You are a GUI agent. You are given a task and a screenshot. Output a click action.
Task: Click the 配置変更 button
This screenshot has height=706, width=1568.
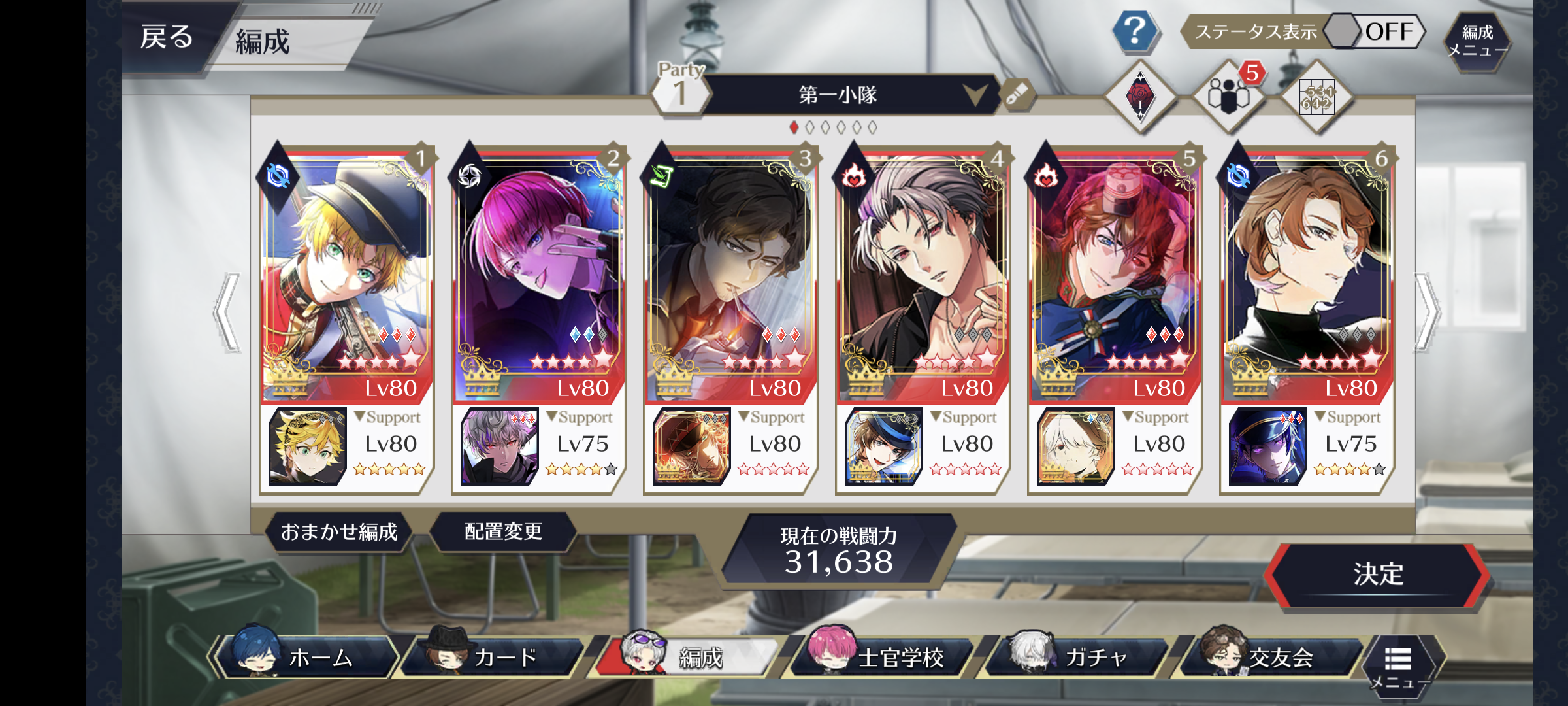pyautogui.click(x=503, y=532)
